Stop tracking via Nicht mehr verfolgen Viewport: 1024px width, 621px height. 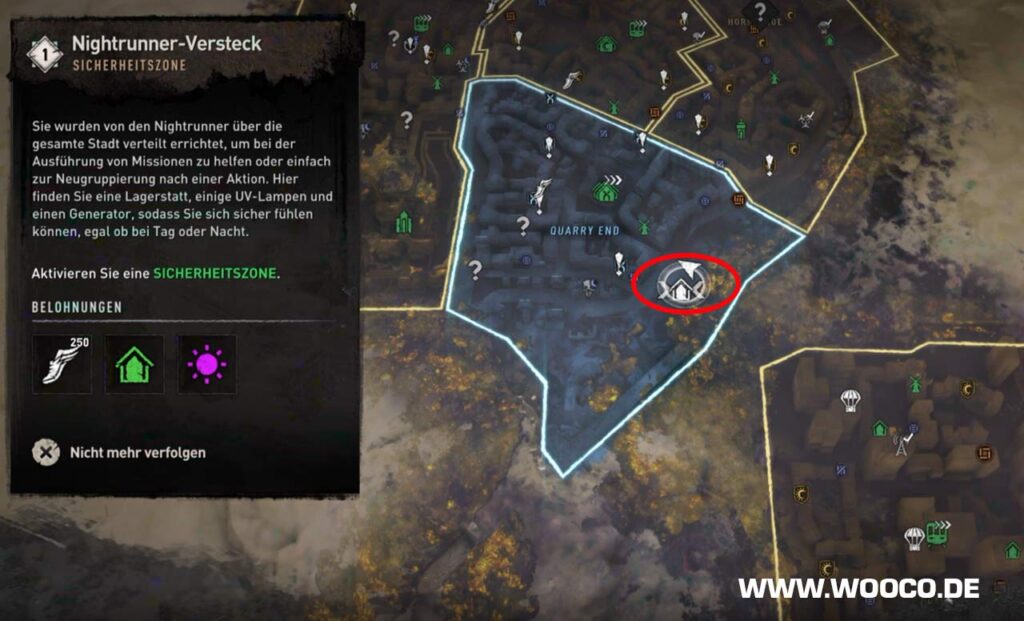[x=137, y=452]
